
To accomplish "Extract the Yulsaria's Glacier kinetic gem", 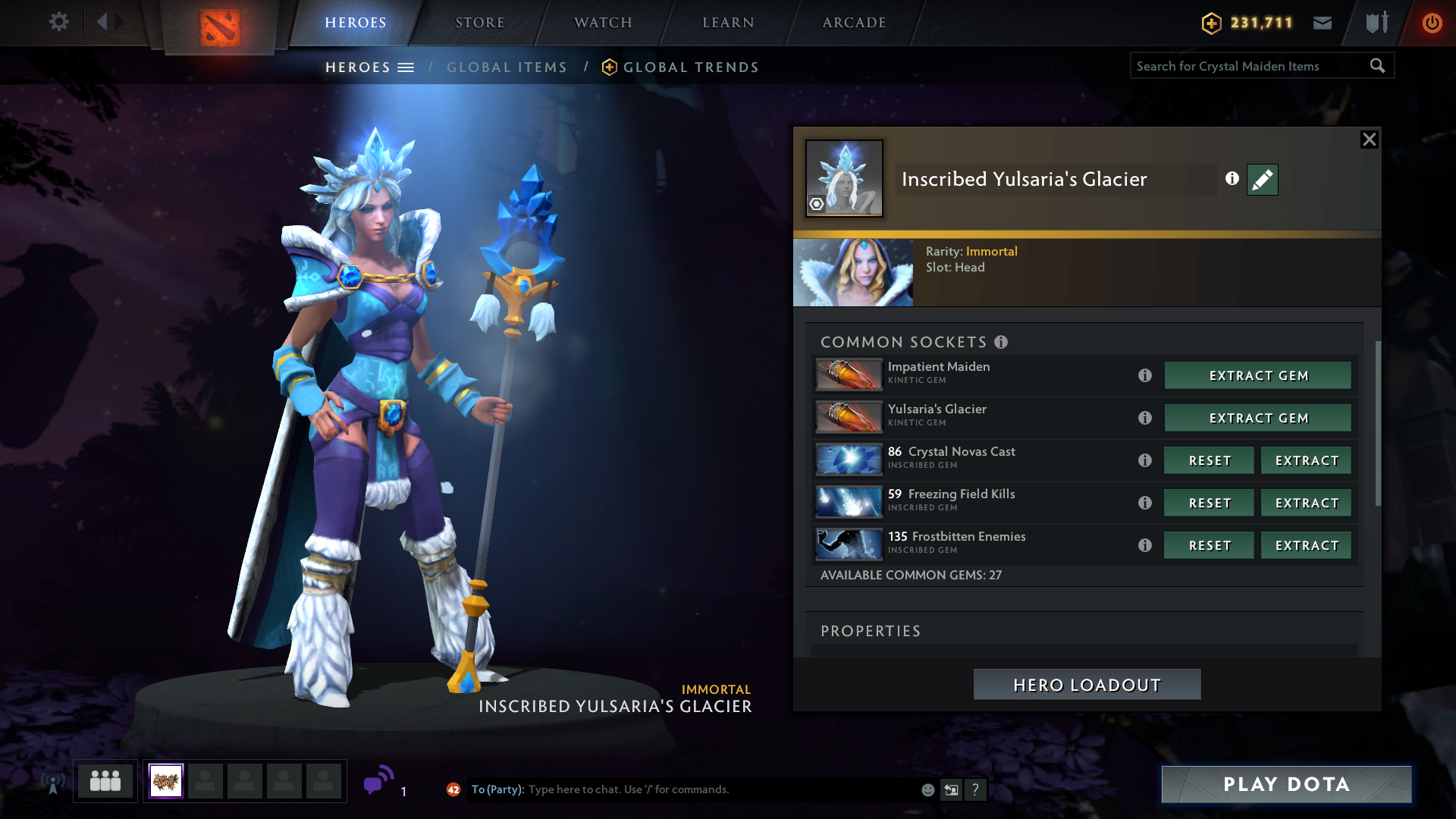I will point(1258,418).
